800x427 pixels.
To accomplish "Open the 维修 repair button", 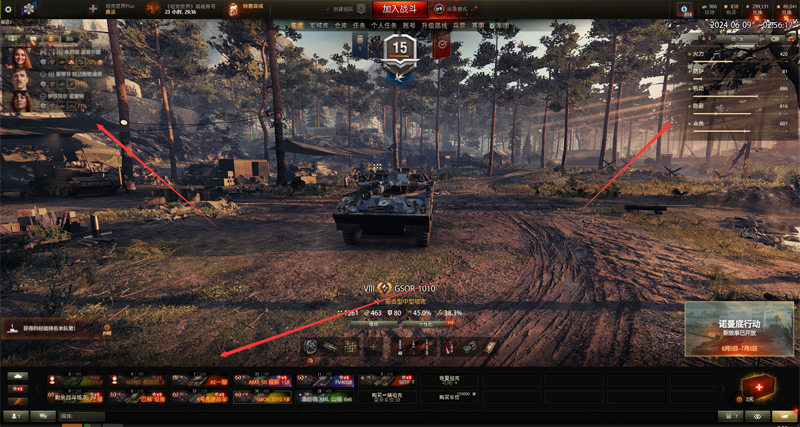I will click(x=373, y=324).
